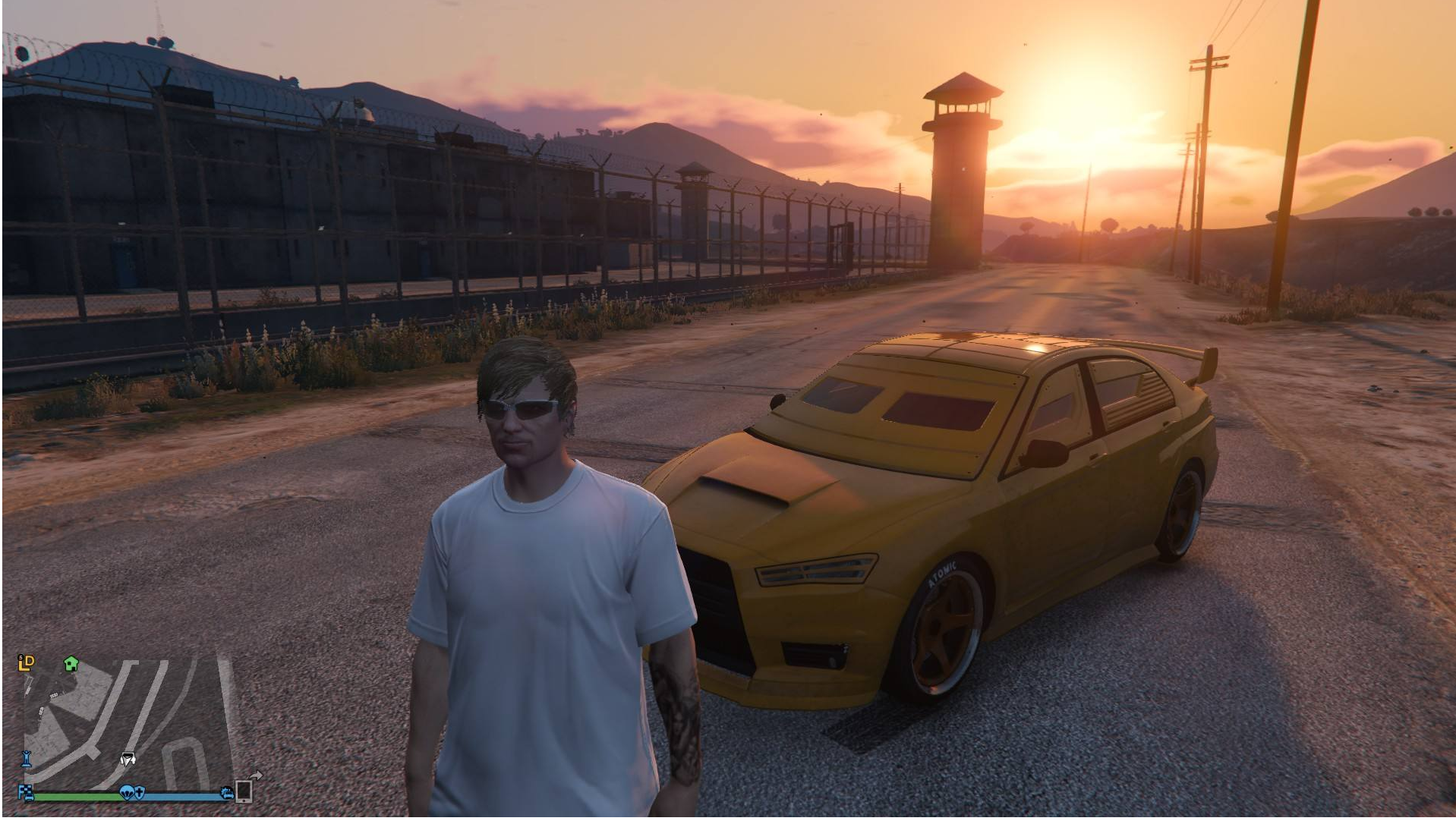
Task: Click the white player arrow on the minimap
Action: tap(128, 759)
